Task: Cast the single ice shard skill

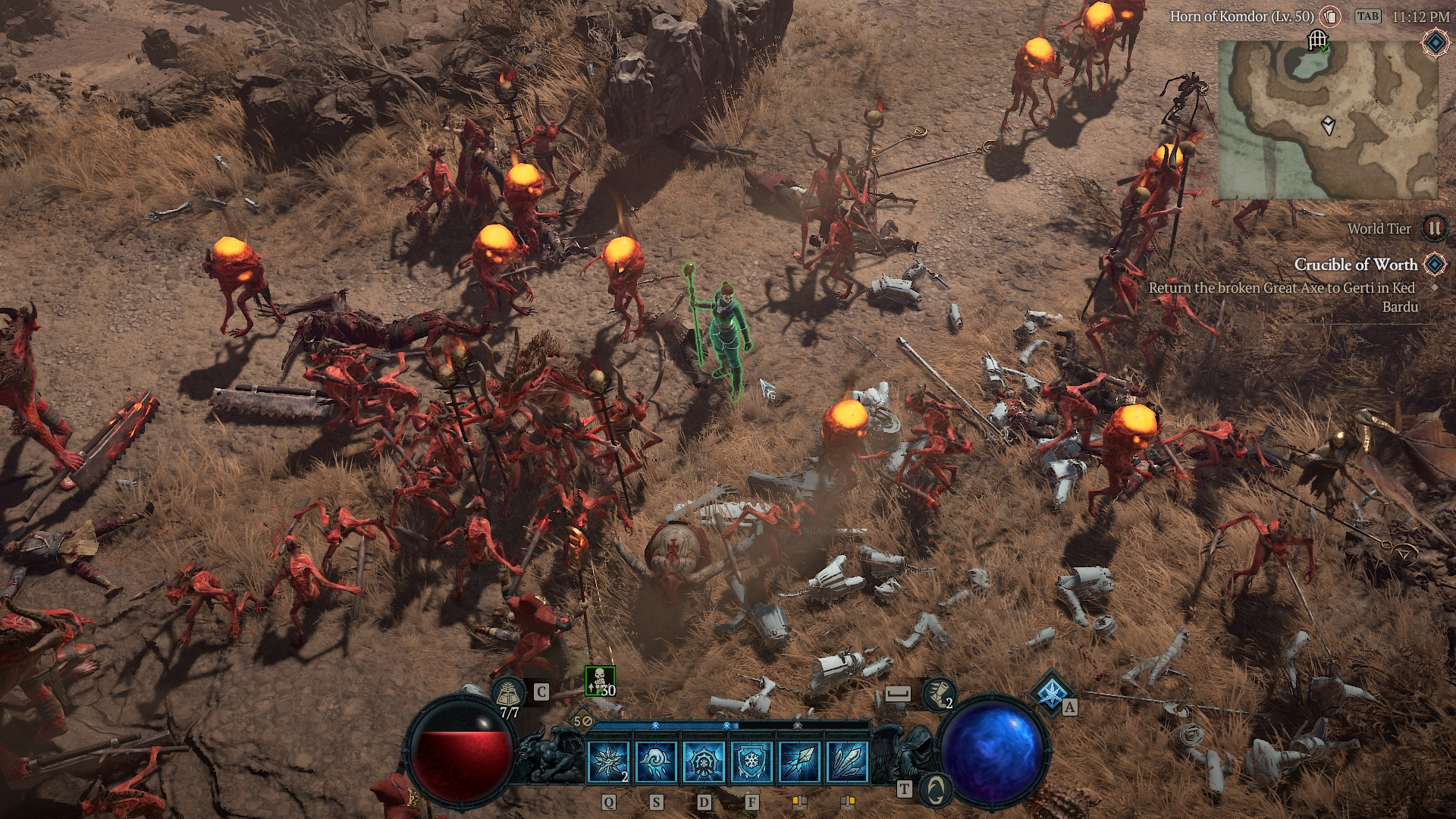Action: [798, 761]
